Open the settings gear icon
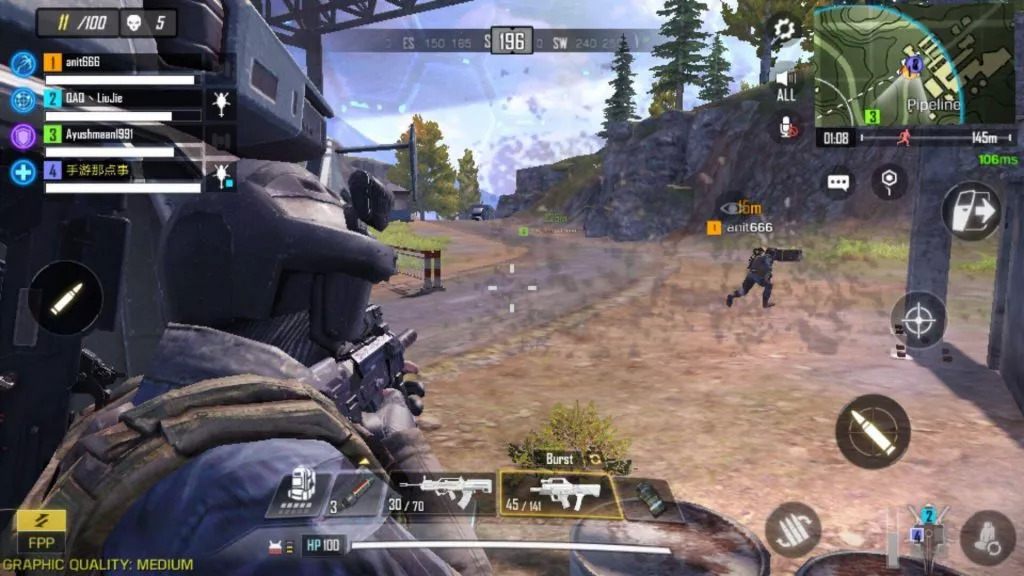The width and height of the screenshot is (1024, 576). [x=786, y=30]
